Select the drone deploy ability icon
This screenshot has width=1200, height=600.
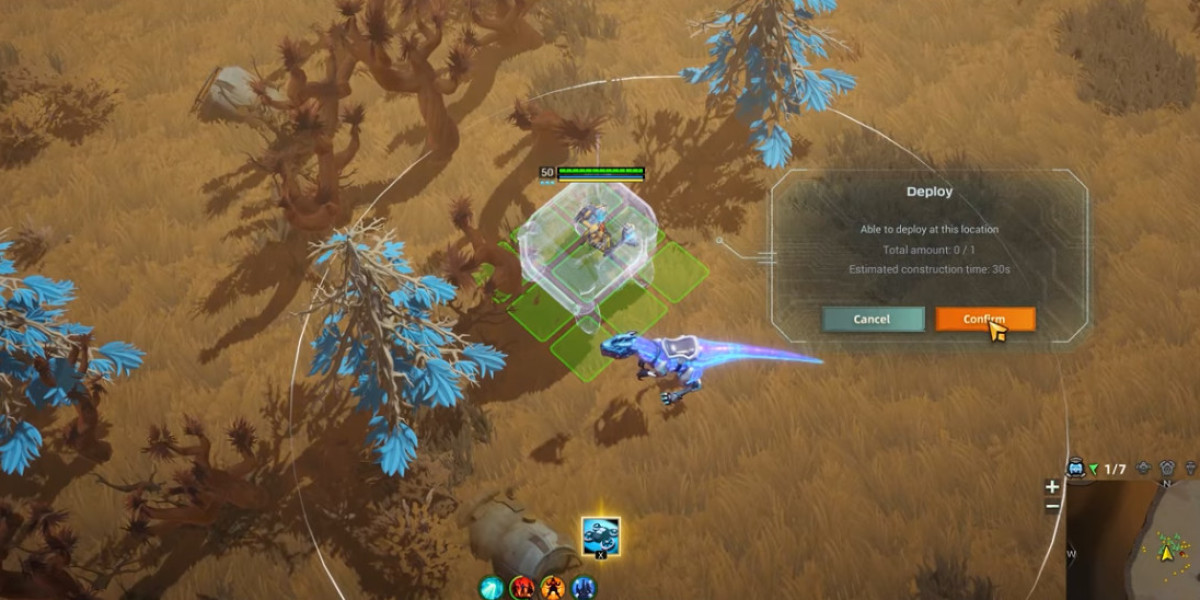[600, 536]
